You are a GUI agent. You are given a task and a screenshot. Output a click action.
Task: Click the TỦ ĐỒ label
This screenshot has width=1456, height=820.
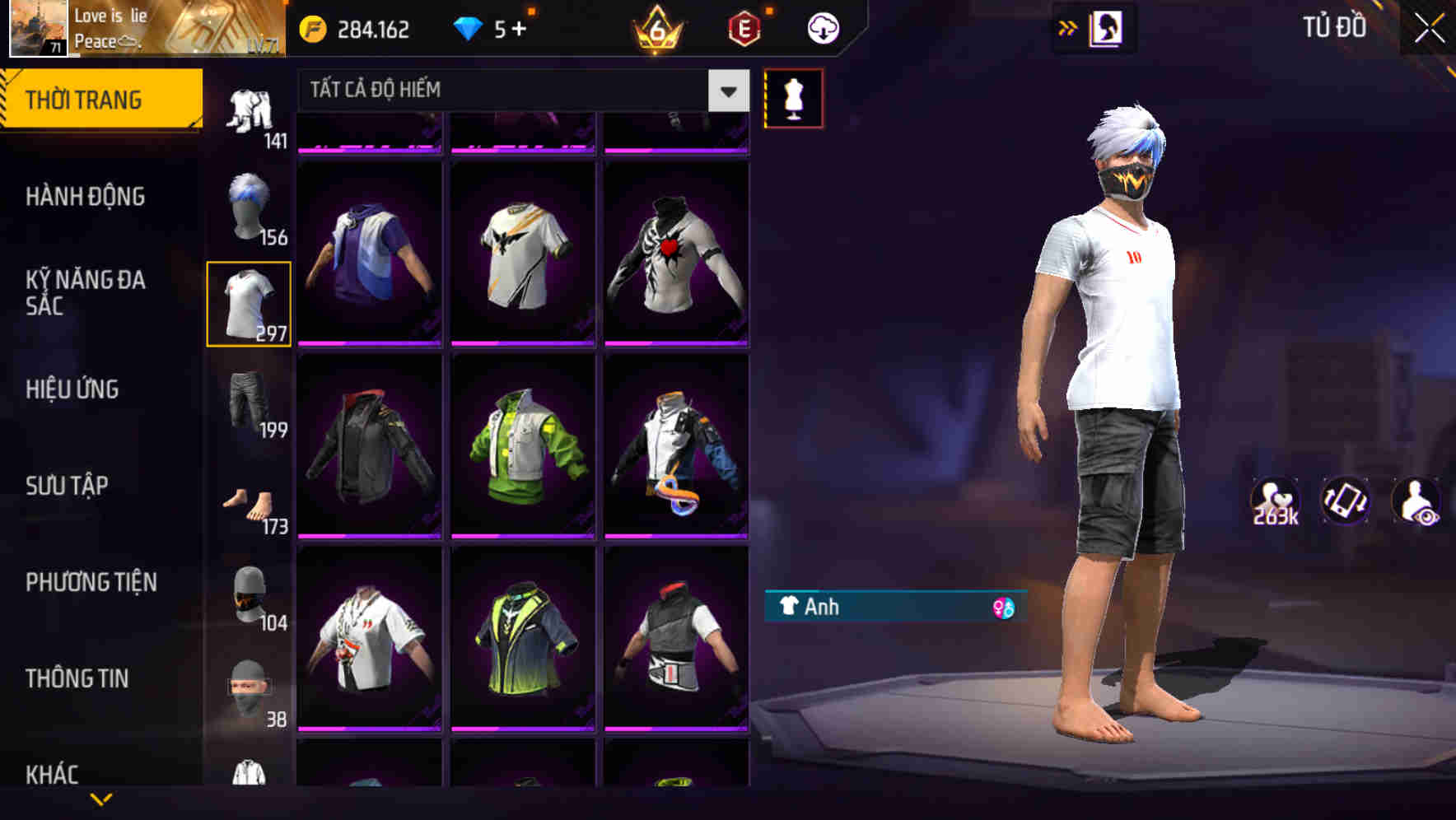(1334, 26)
